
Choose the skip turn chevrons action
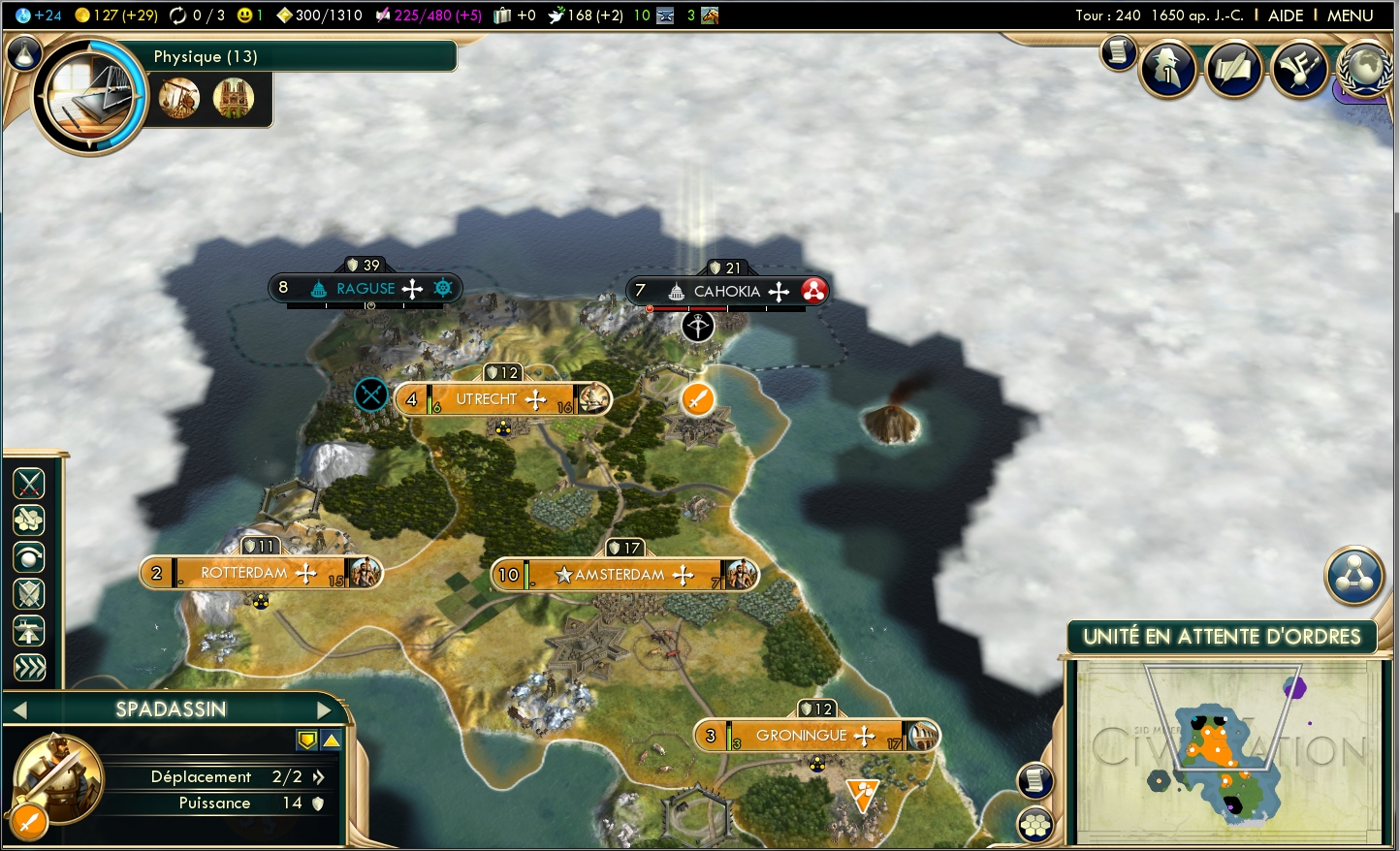click(x=29, y=667)
